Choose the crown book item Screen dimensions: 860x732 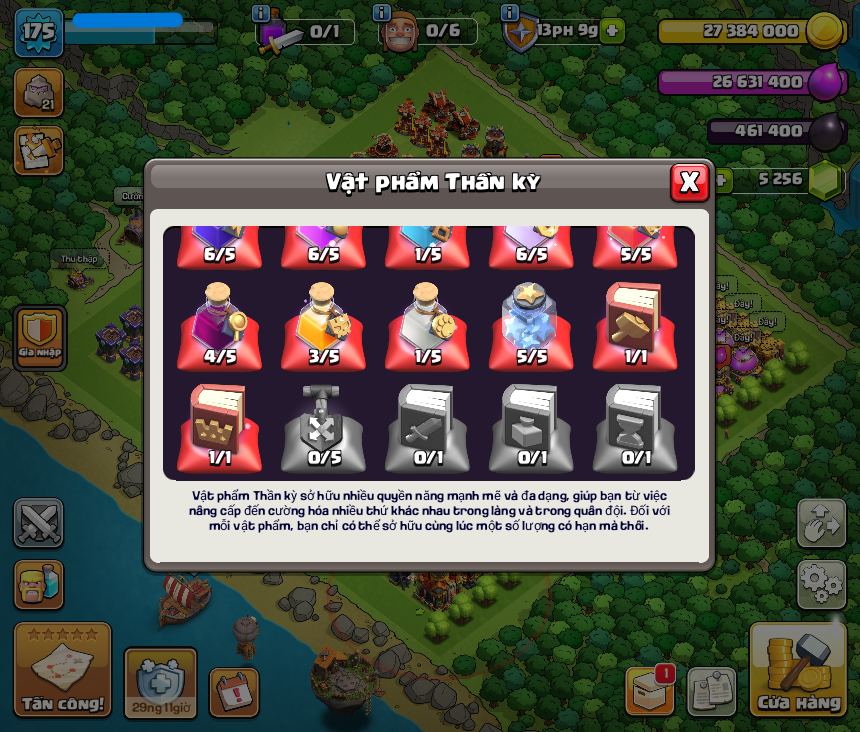pos(220,426)
